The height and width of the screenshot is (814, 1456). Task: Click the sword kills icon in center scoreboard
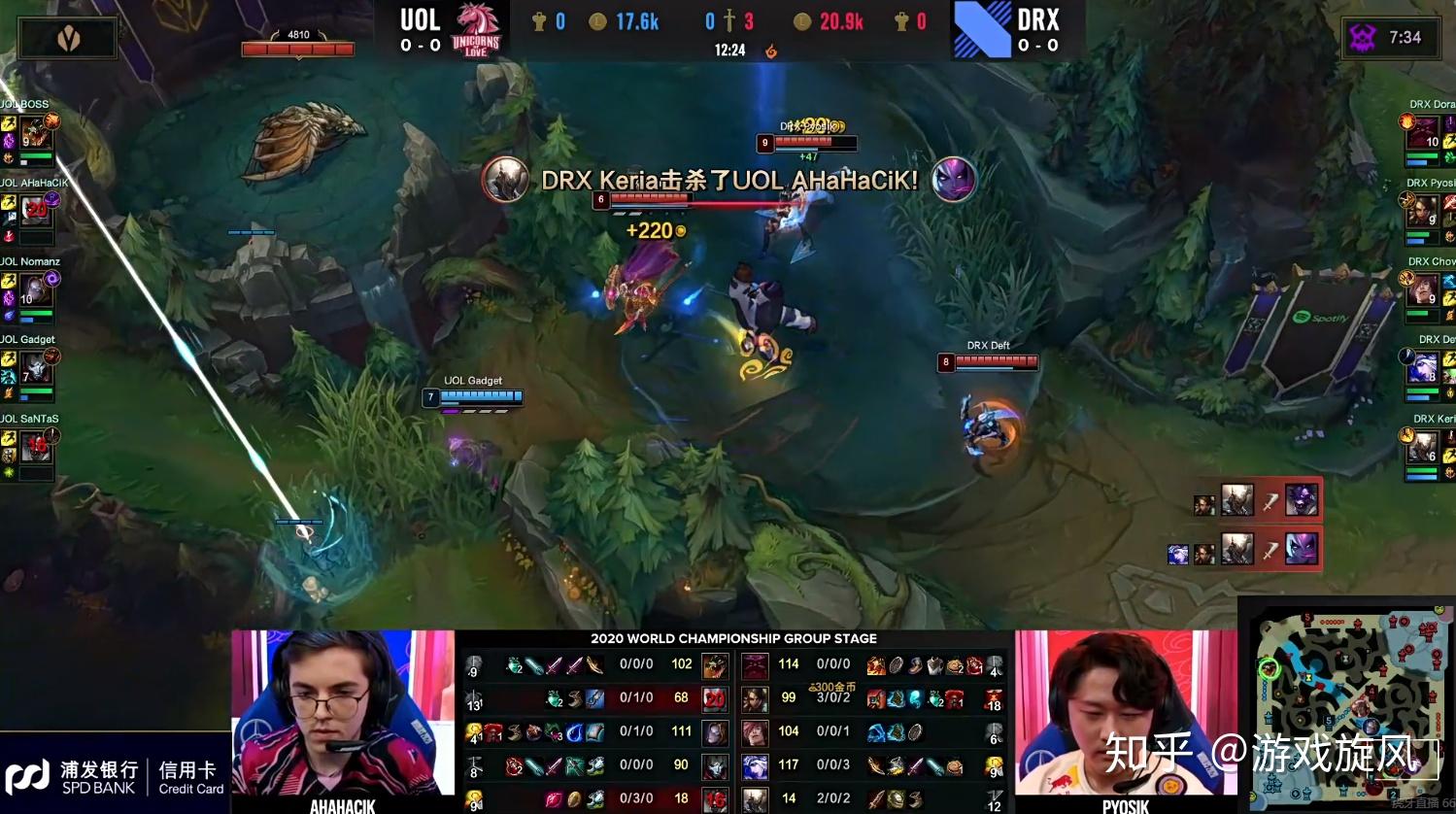point(729,18)
